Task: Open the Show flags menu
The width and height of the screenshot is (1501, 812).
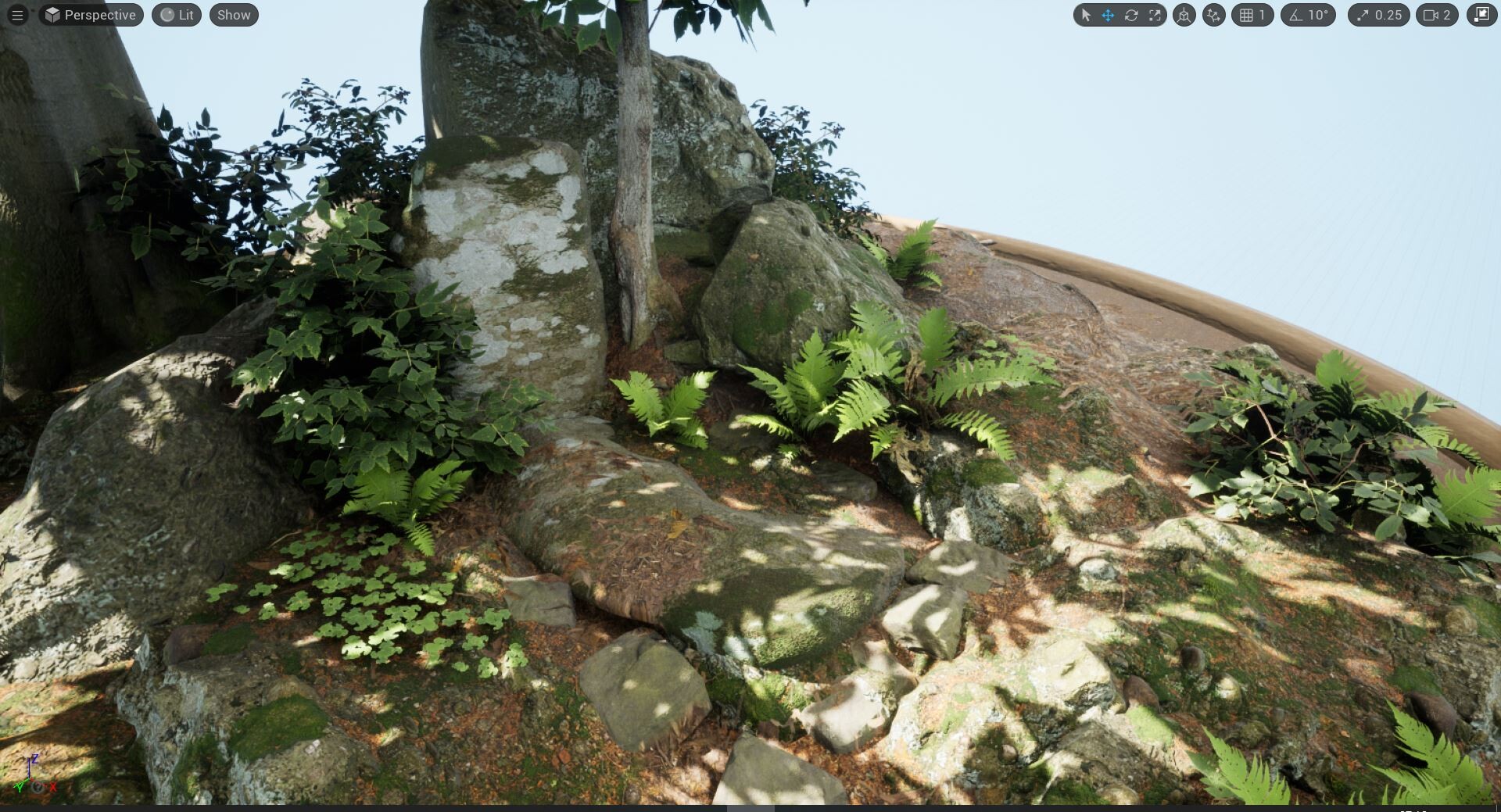Action: coord(234,15)
